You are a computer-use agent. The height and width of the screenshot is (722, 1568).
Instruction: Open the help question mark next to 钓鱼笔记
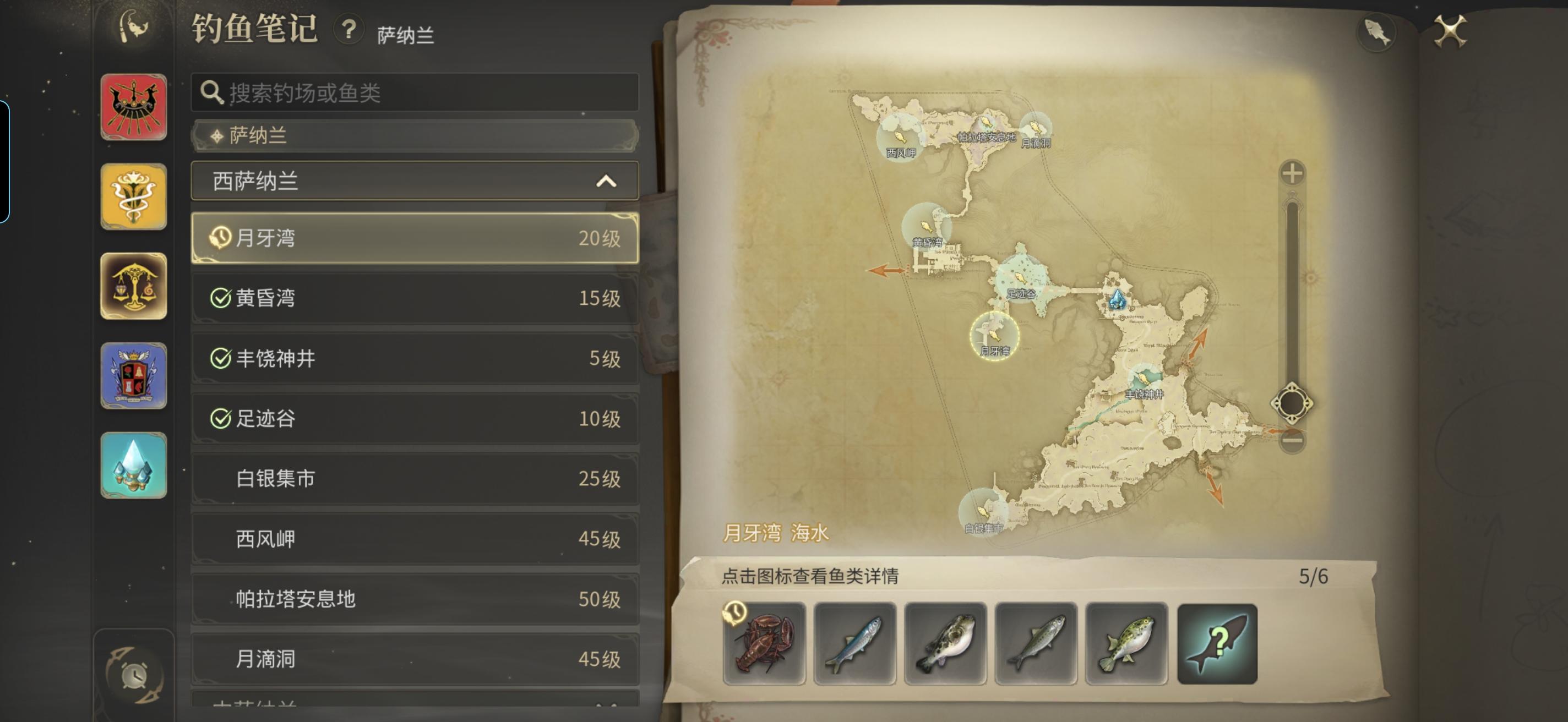[347, 34]
